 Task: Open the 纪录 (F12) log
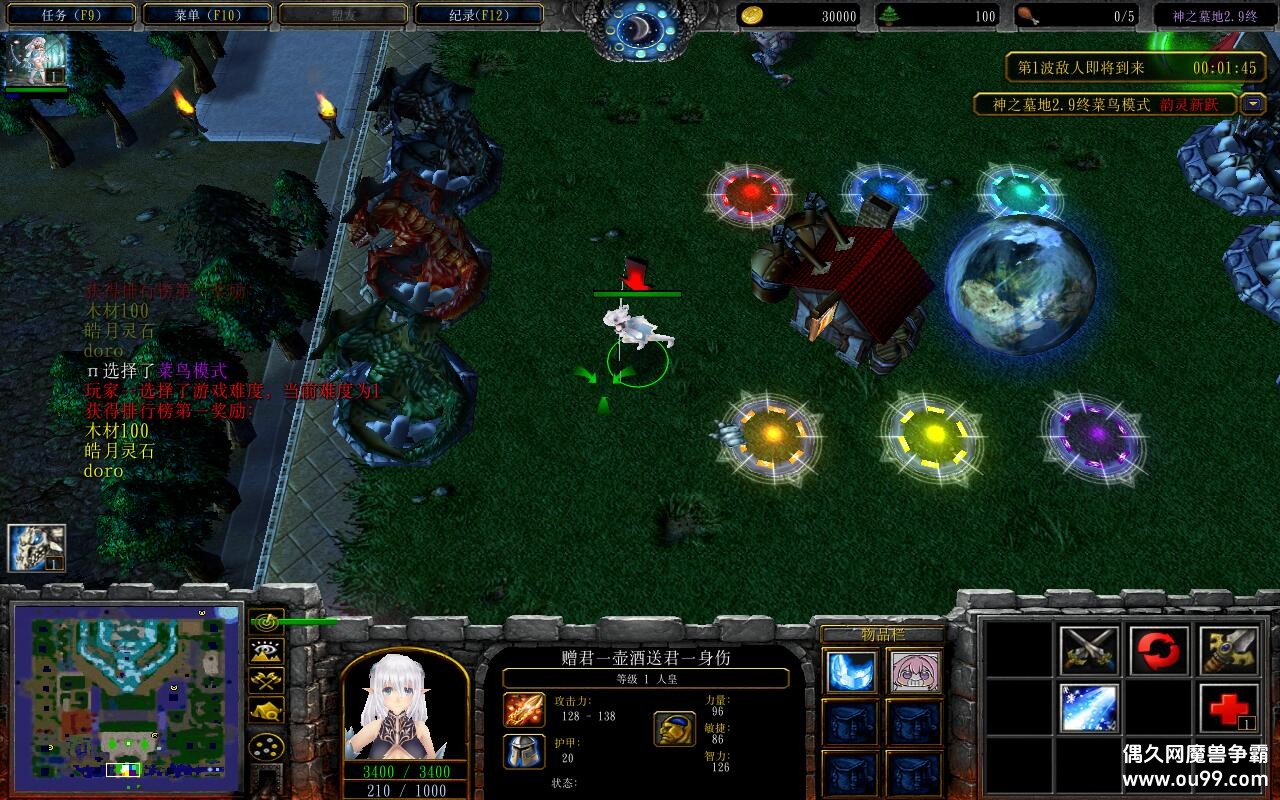click(479, 15)
